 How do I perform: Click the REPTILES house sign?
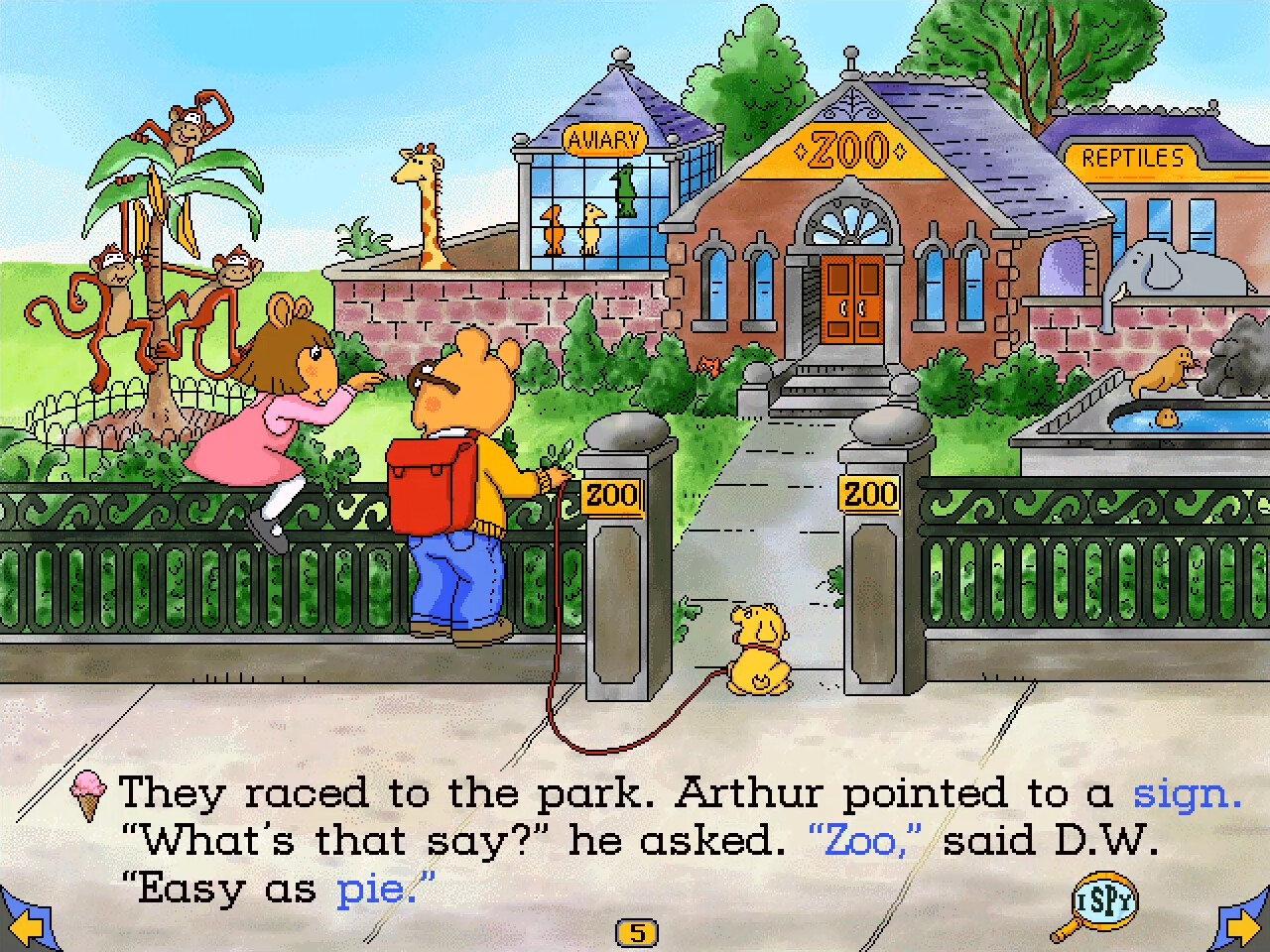click(x=1132, y=157)
